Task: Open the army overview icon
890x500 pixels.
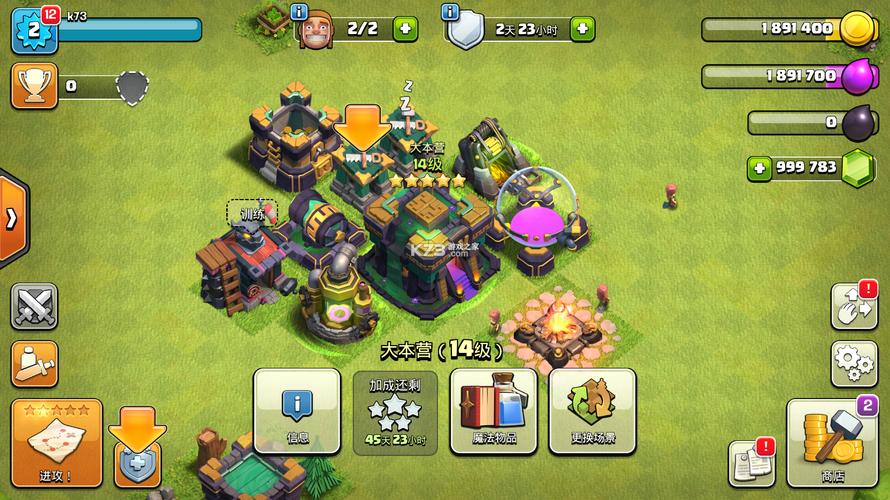Action: (33, 364)
